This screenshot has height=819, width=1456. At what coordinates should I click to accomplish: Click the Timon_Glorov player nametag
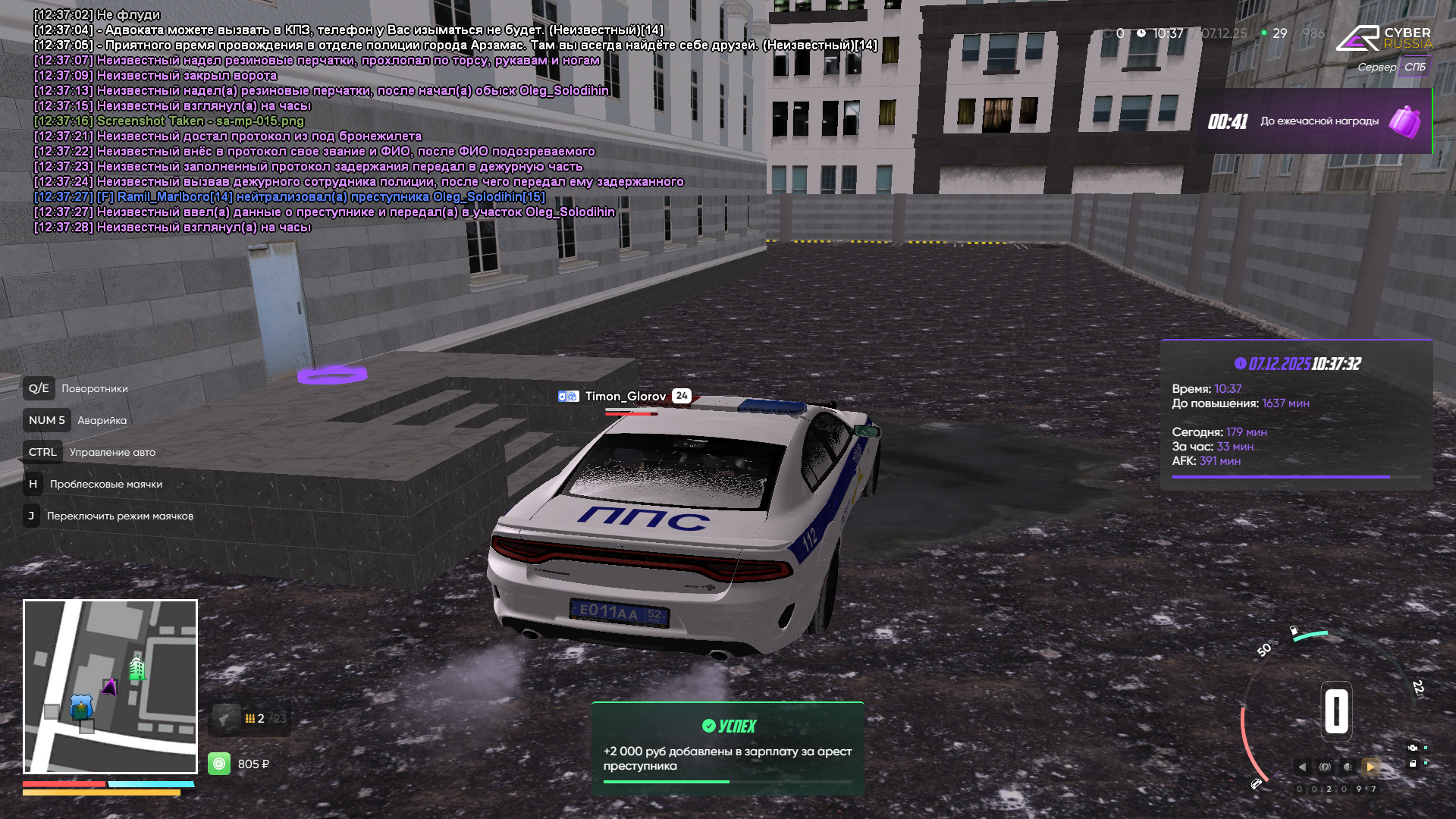(625, 396)
